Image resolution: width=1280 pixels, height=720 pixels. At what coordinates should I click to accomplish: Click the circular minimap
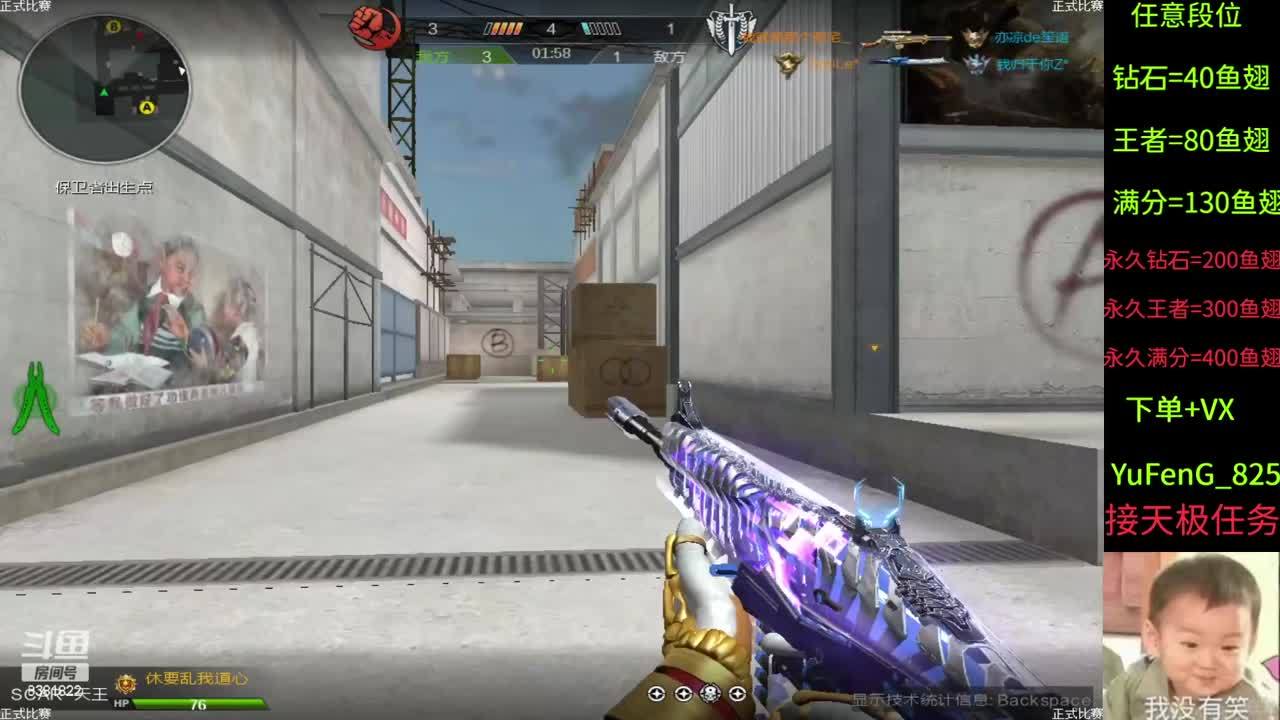pos(104,89)
